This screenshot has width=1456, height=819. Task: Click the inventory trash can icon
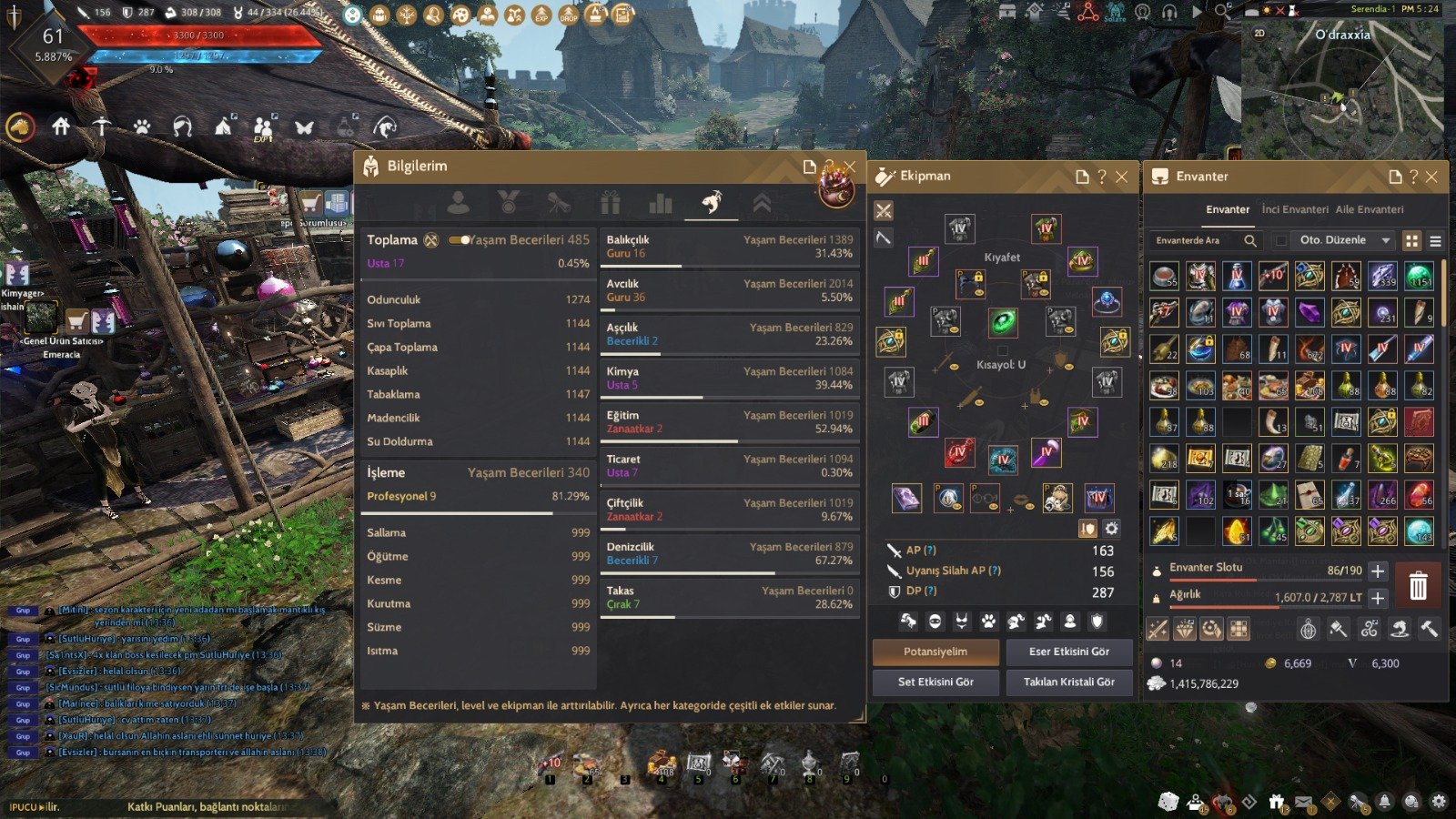[x=1418, y=585]
